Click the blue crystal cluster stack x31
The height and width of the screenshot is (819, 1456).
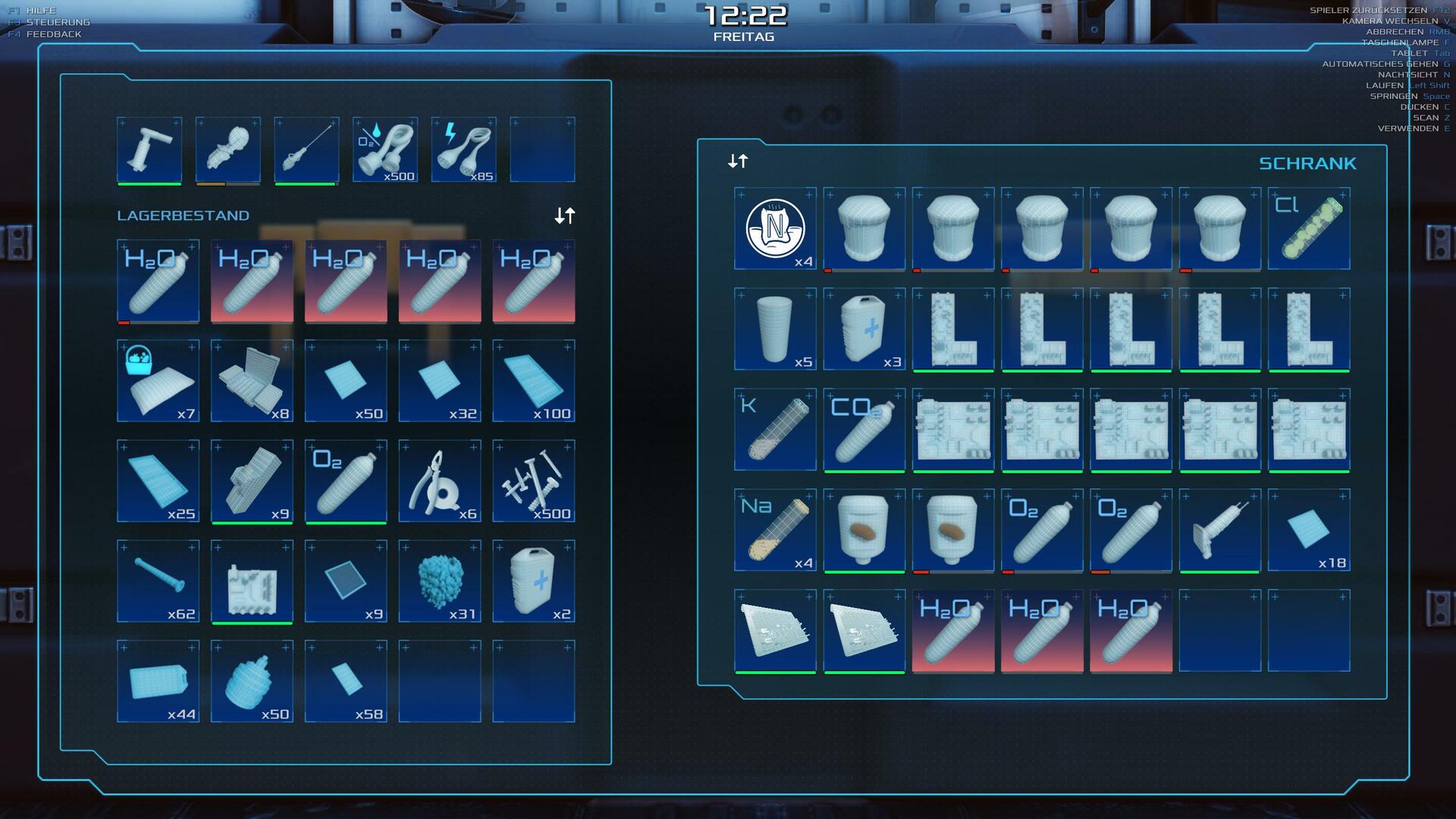440,581
